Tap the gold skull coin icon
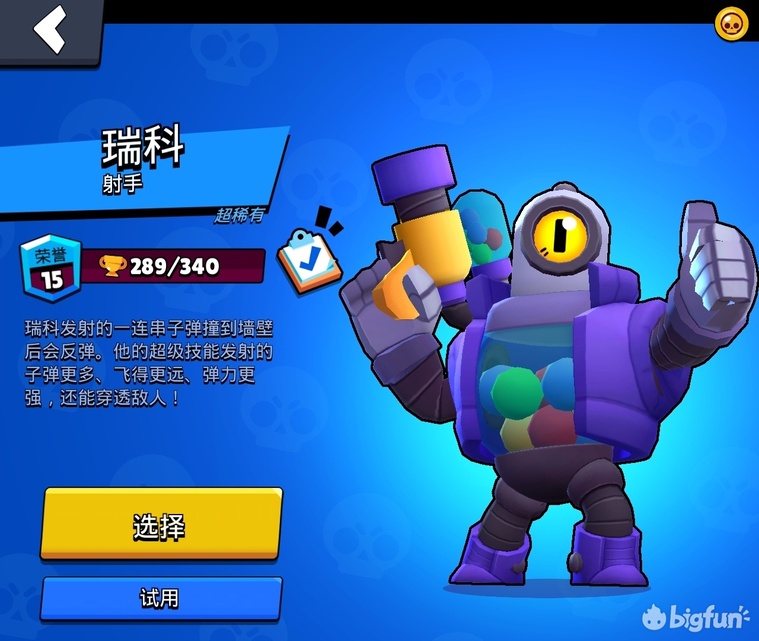Screen dimensions: 759x641 pos(731,24)
